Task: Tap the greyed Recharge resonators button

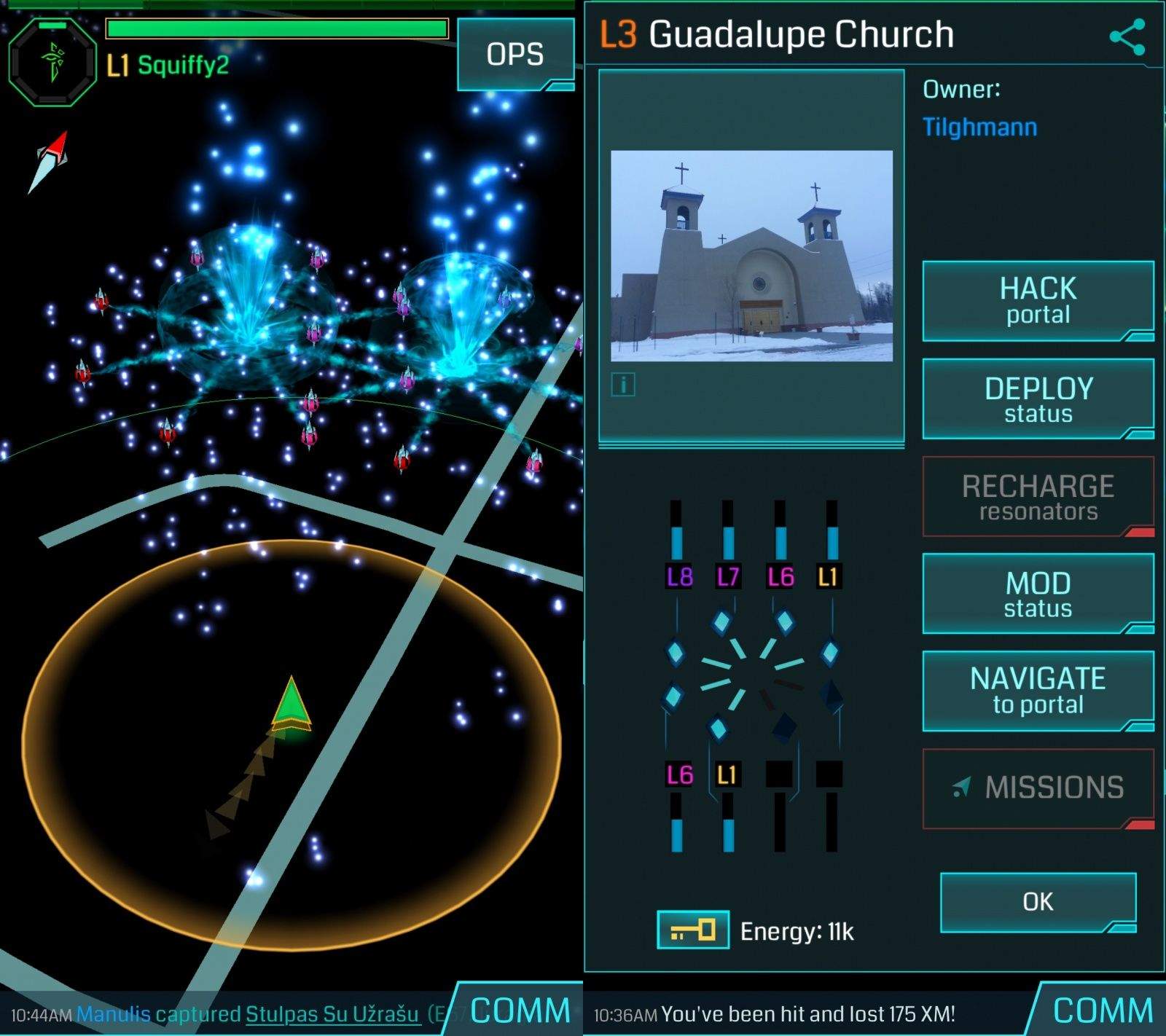Action: tap(1038, 497)
